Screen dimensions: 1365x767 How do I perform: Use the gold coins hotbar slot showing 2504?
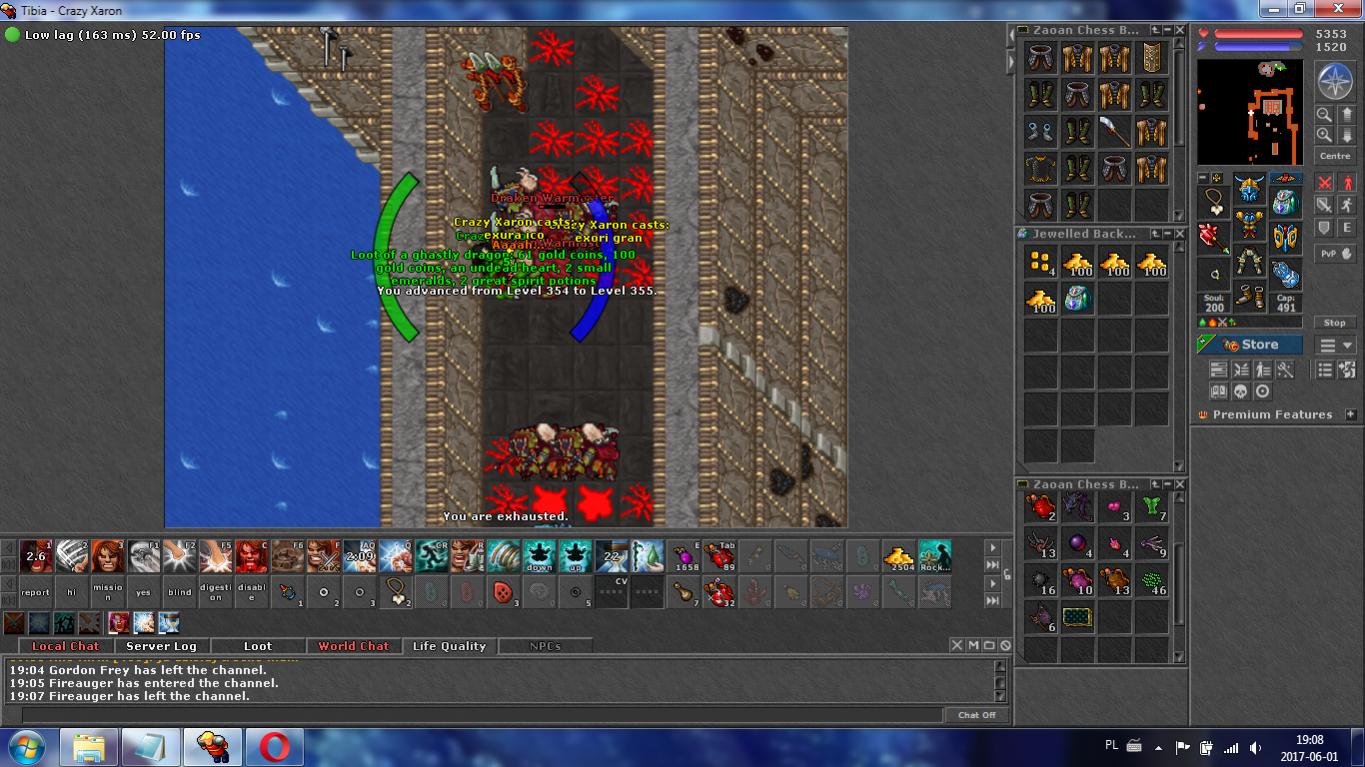coord(899,557)
